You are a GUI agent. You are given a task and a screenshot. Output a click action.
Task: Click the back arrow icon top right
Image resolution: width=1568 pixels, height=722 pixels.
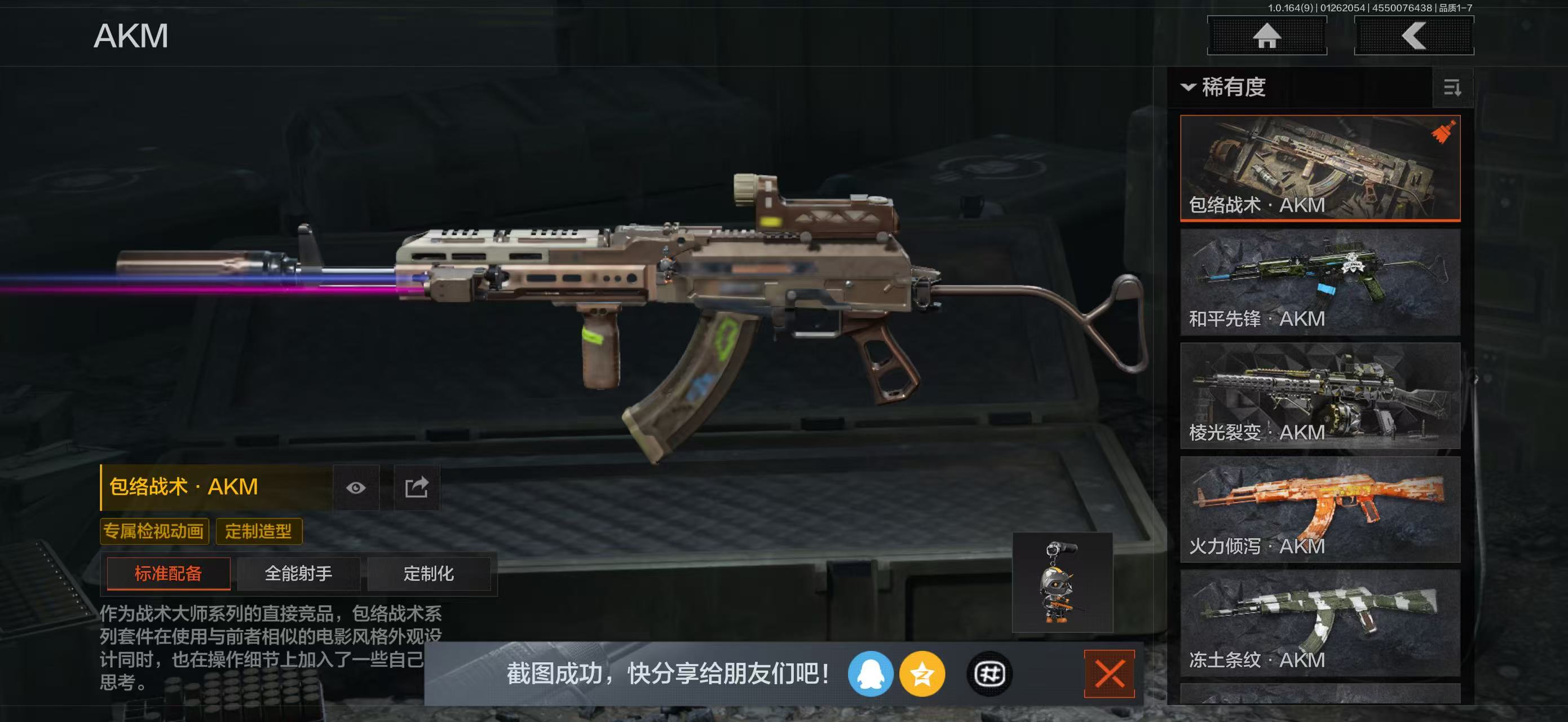pos(1414,37)
